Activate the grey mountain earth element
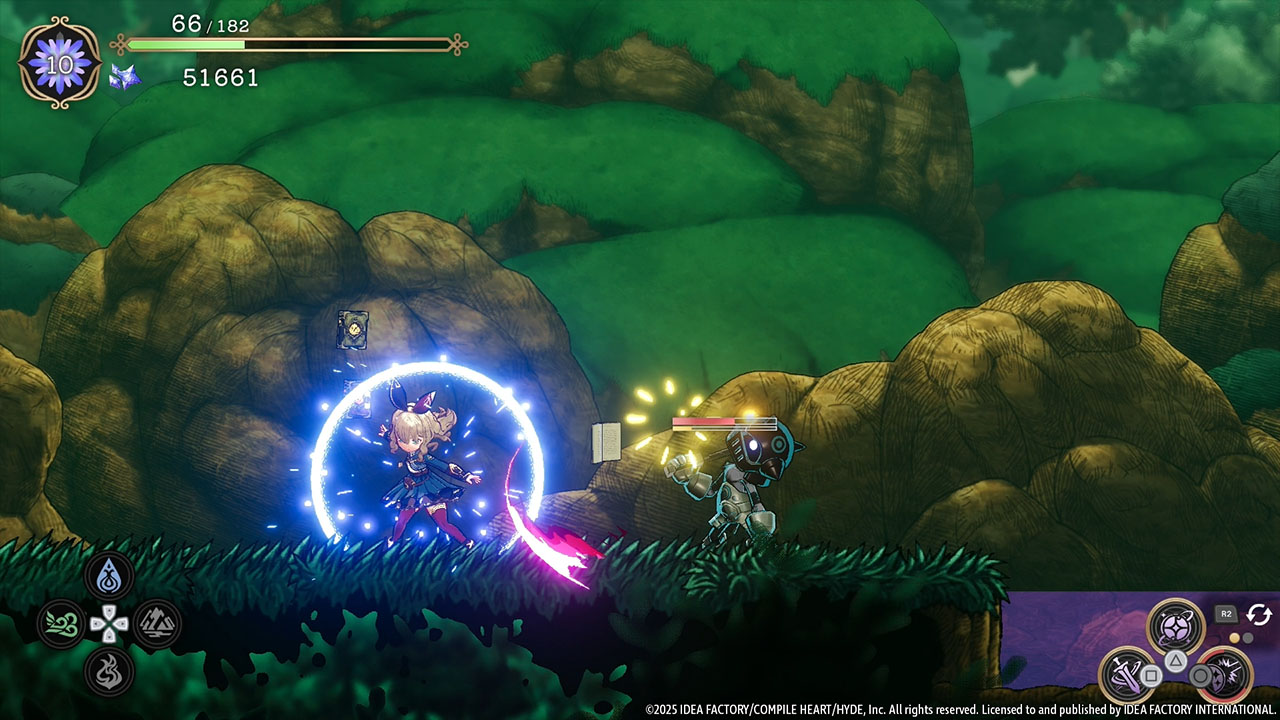The image size is (1280, 720). 157,624
